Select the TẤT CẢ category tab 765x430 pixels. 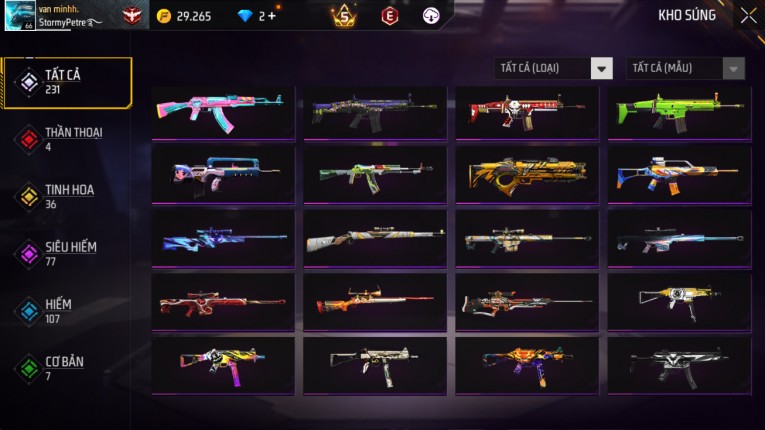(67, 82)
